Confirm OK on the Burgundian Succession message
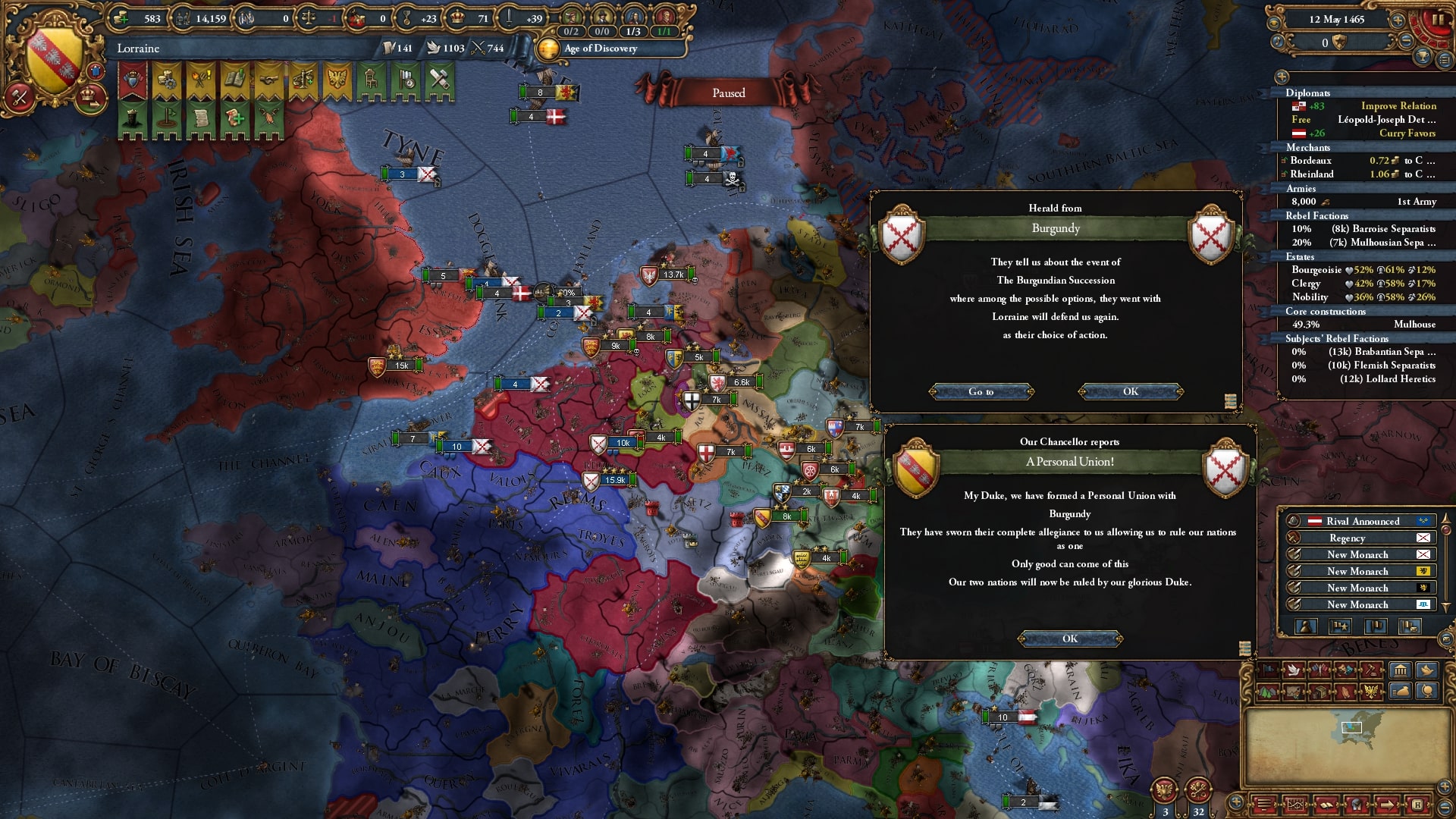 point(1130,391)
